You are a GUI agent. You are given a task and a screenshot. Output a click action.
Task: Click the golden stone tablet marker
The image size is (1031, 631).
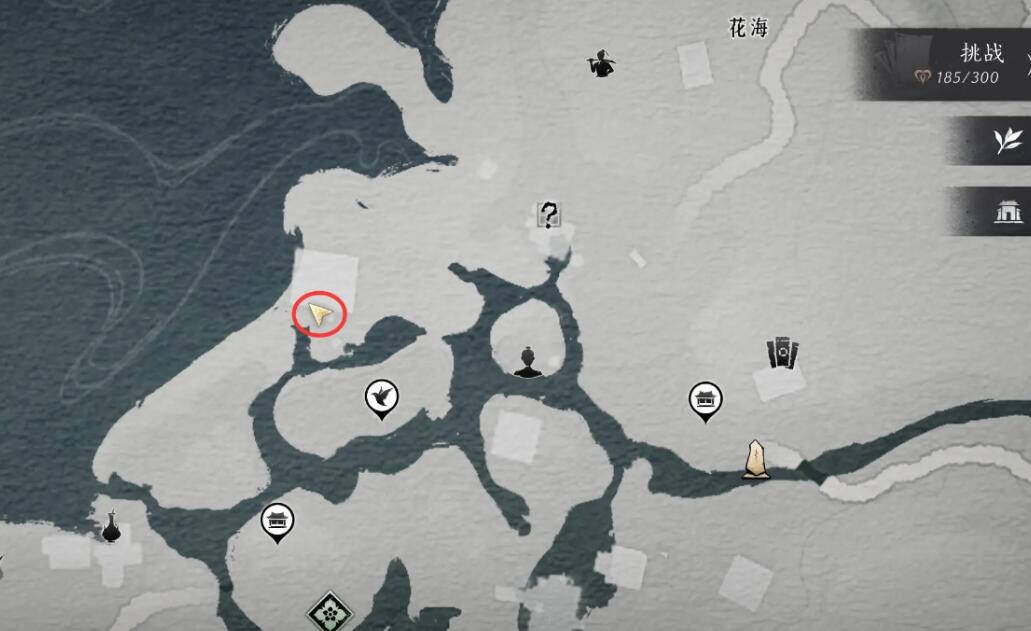(756, 459)
